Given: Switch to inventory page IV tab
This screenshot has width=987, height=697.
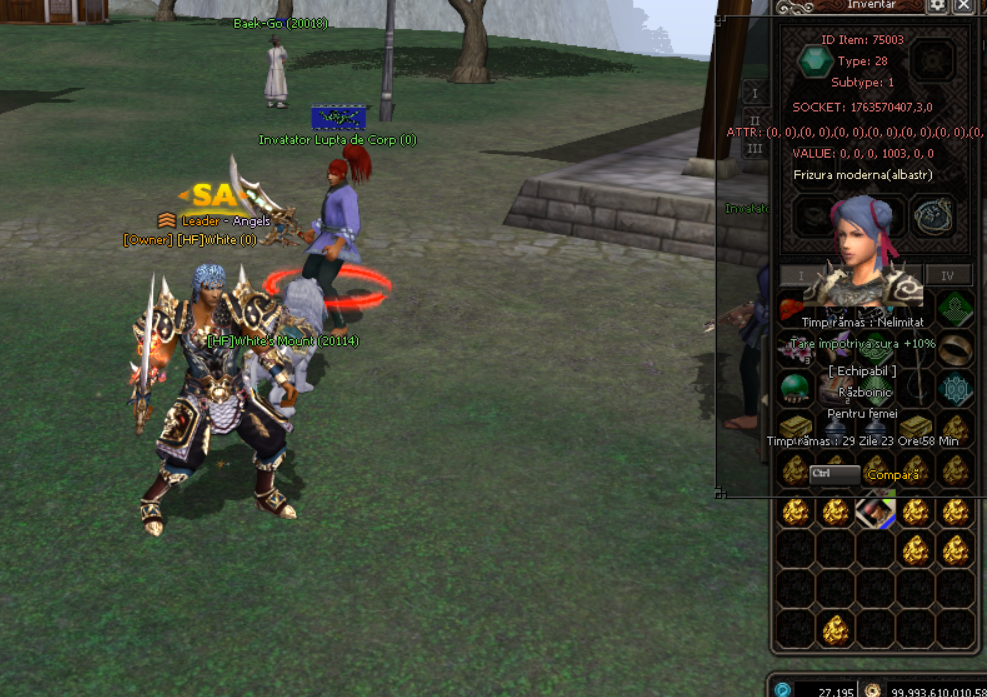Looking at the screenshot, I should coord(948,276).
